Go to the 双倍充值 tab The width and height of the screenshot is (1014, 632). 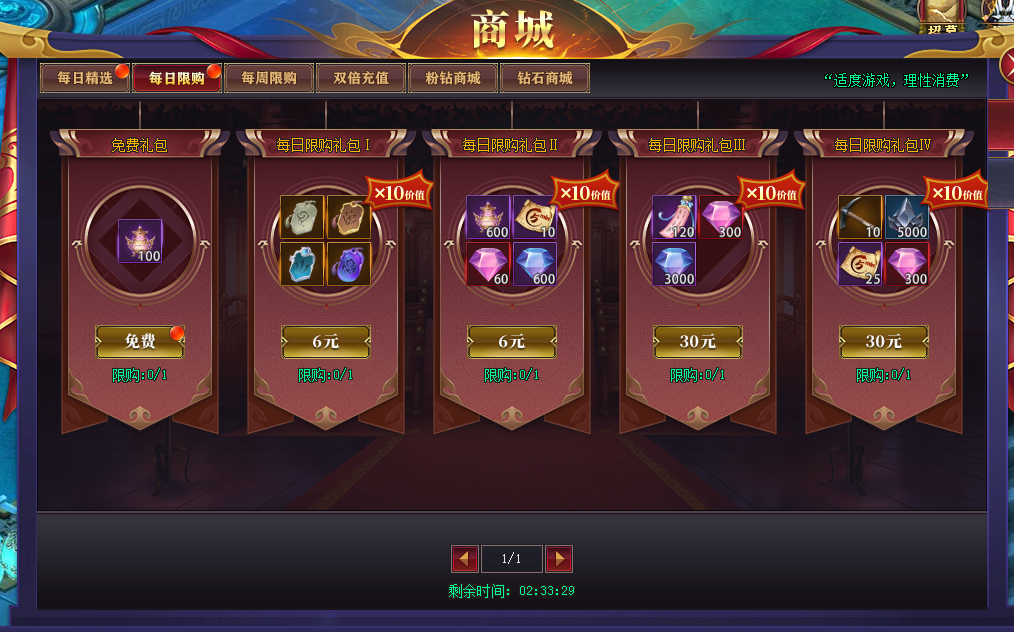pos(361,78)
